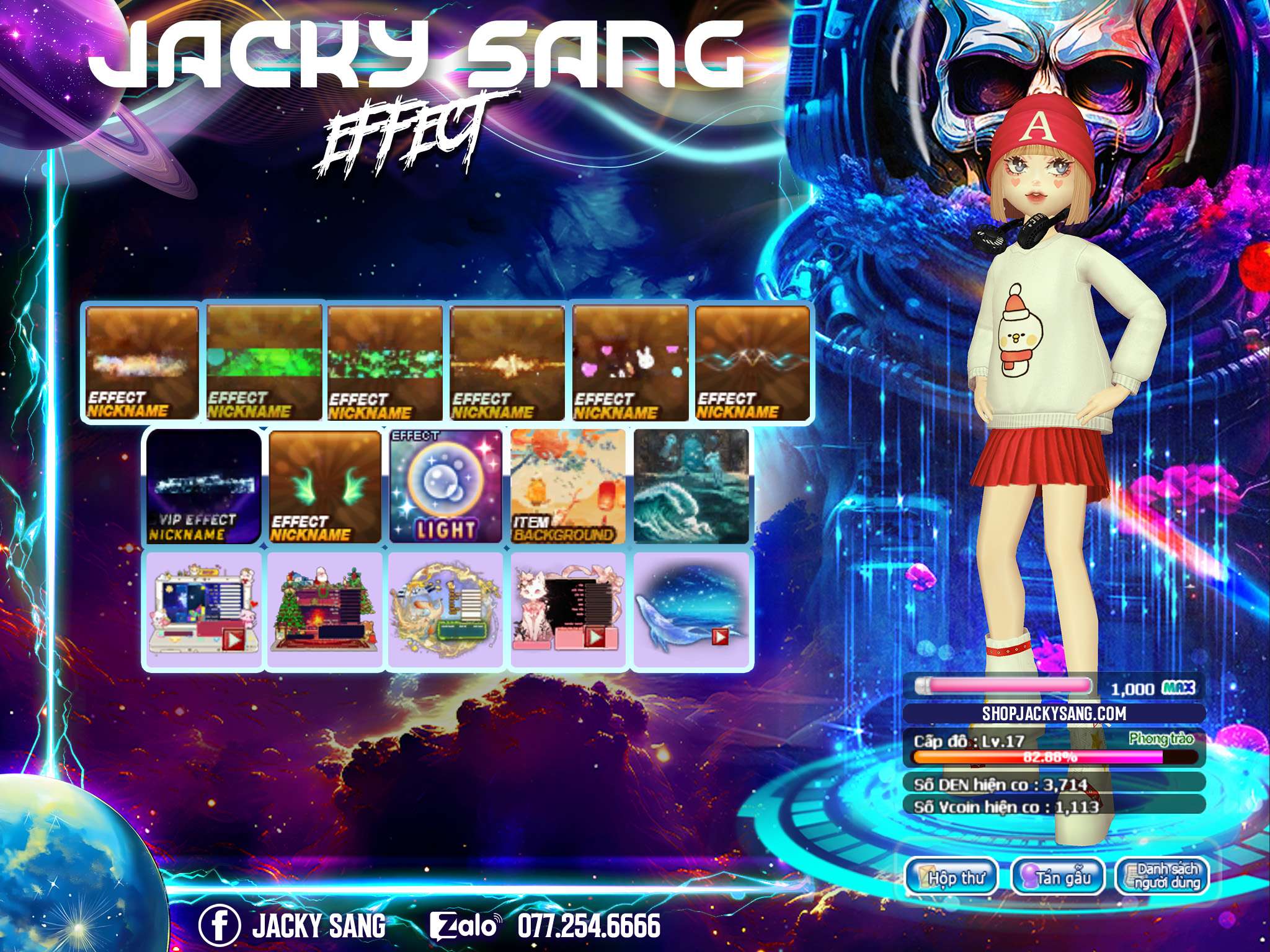Pick the golden koi fish room skin
Viewport: 1270px width, 952px height.
pos(446,611)
